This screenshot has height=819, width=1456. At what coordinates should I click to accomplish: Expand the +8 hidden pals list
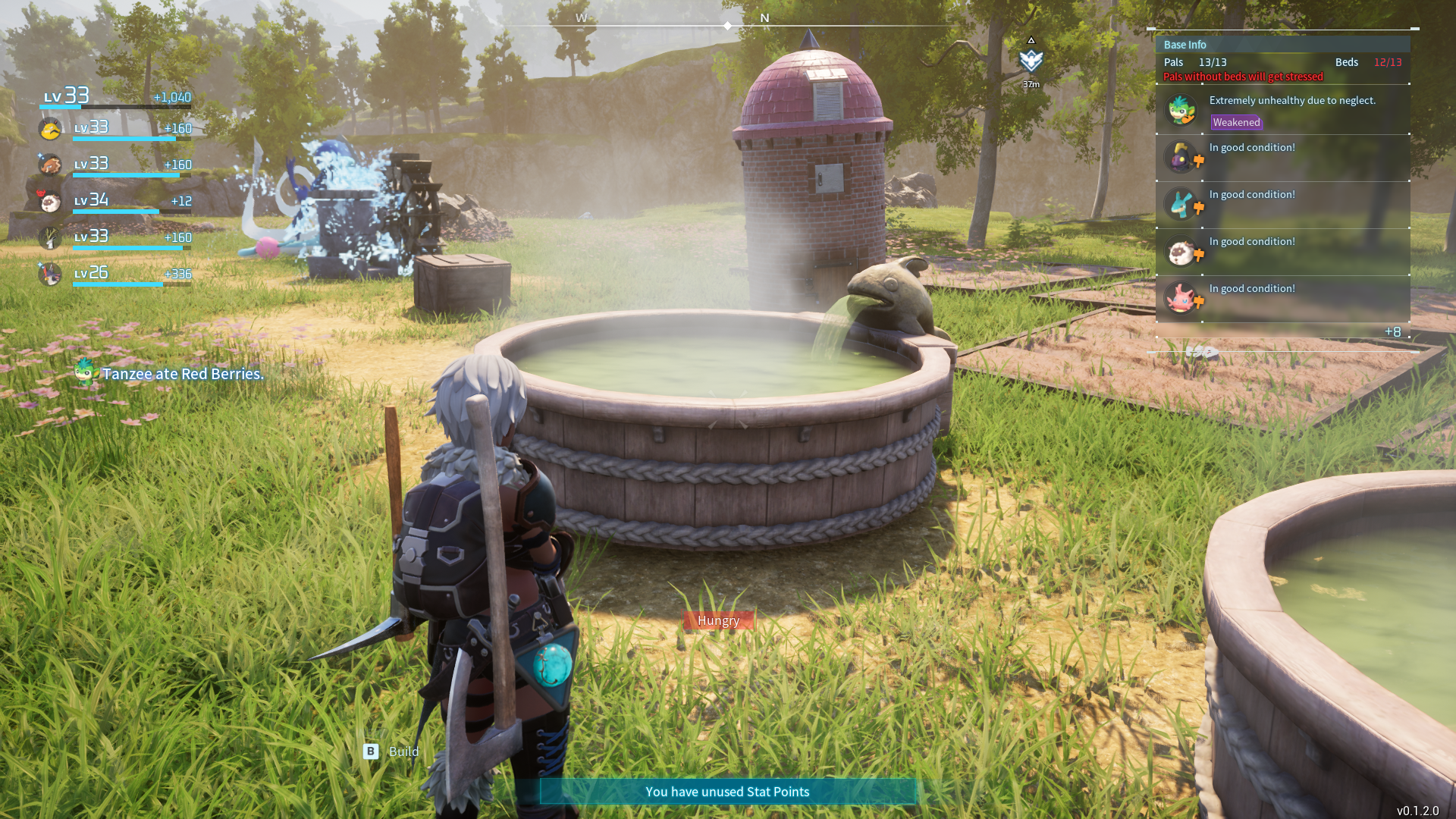(1394, 331)
